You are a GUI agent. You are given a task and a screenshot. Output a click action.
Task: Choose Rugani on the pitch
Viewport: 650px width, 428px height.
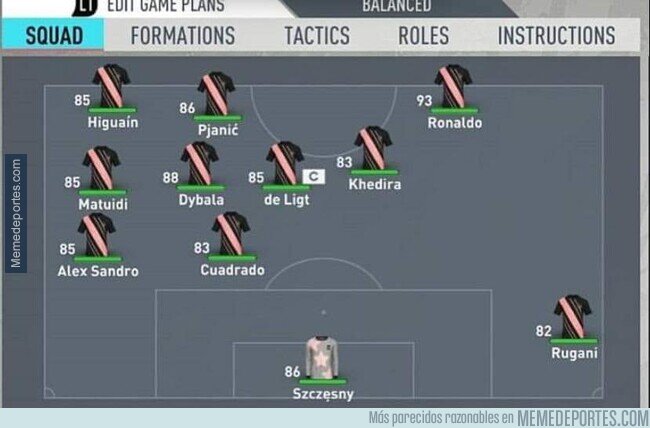coord(574,318)
